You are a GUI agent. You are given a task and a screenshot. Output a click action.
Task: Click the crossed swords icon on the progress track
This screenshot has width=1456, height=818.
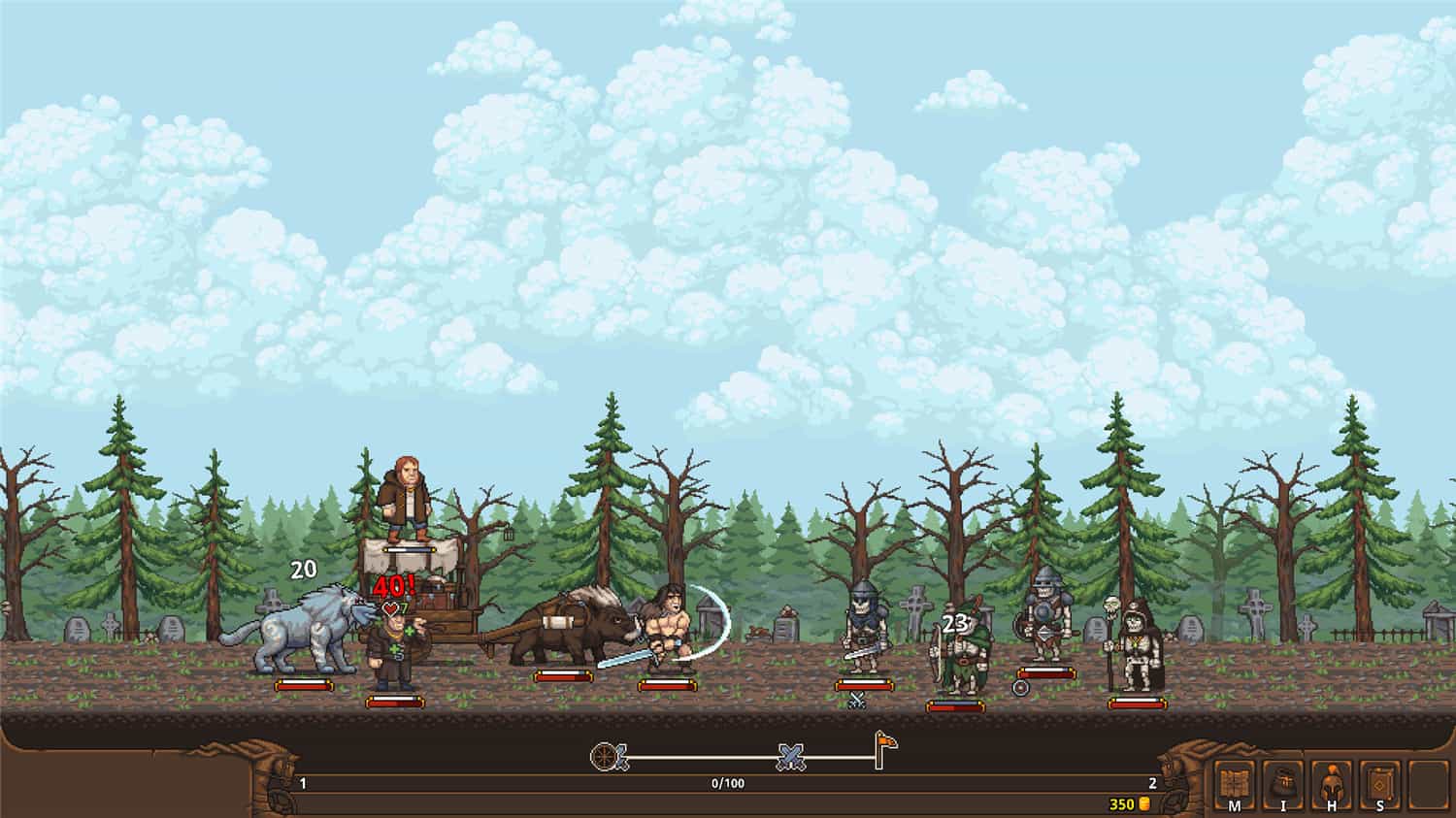point(789,758)
